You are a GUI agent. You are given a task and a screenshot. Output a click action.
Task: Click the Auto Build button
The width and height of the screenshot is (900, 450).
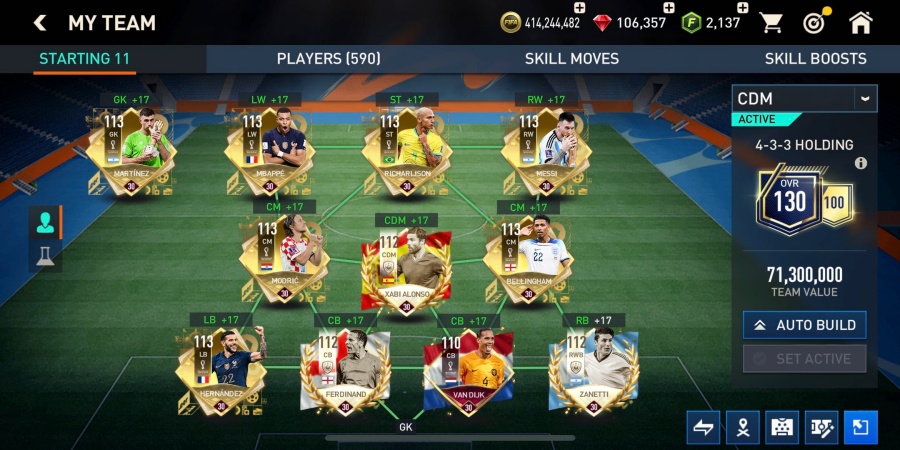pyautogui.click(x=804, y=325)
